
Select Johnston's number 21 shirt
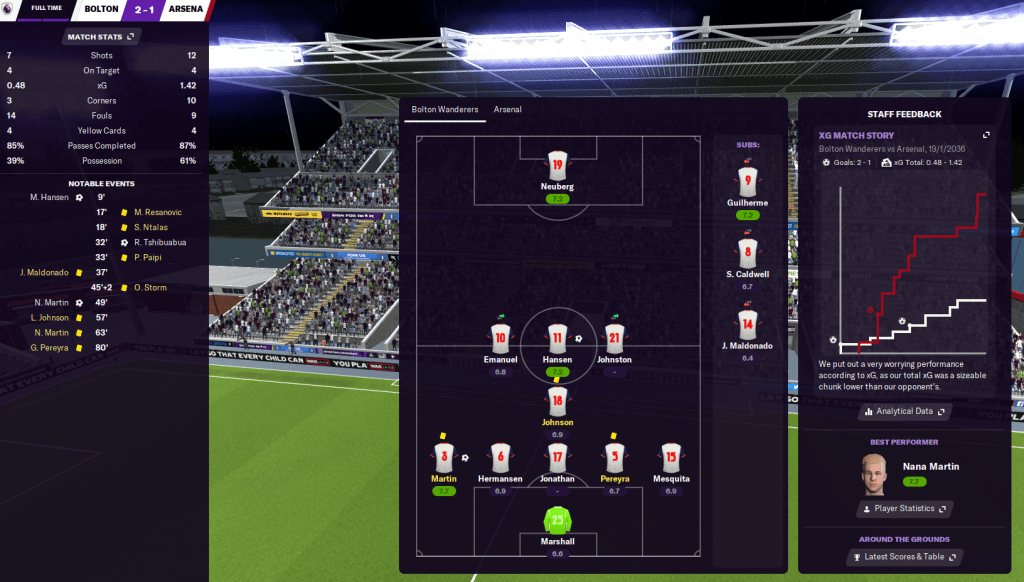tap(614, 338)
